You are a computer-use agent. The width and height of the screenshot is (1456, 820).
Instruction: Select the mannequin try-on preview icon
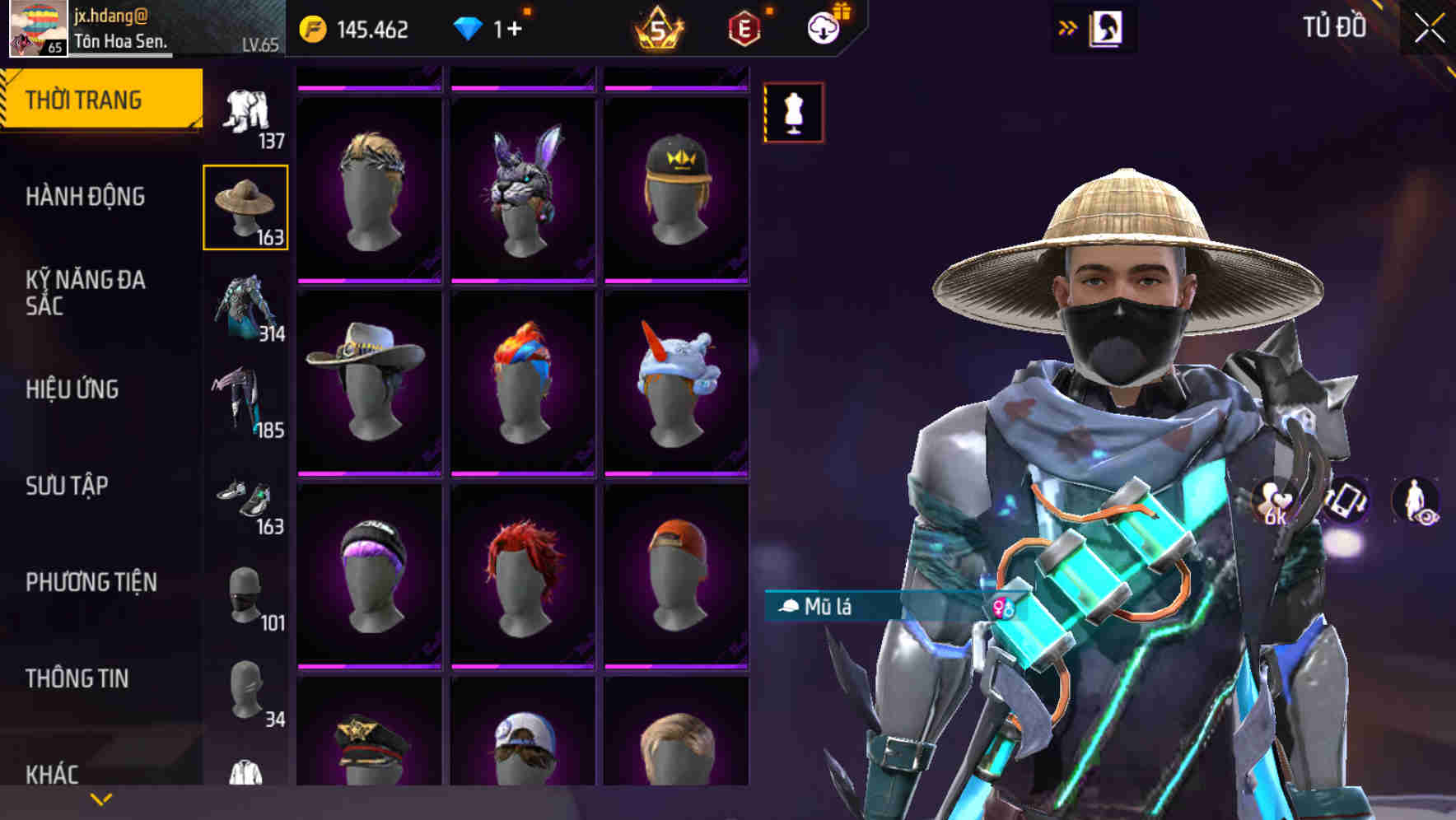click(793, 113)
